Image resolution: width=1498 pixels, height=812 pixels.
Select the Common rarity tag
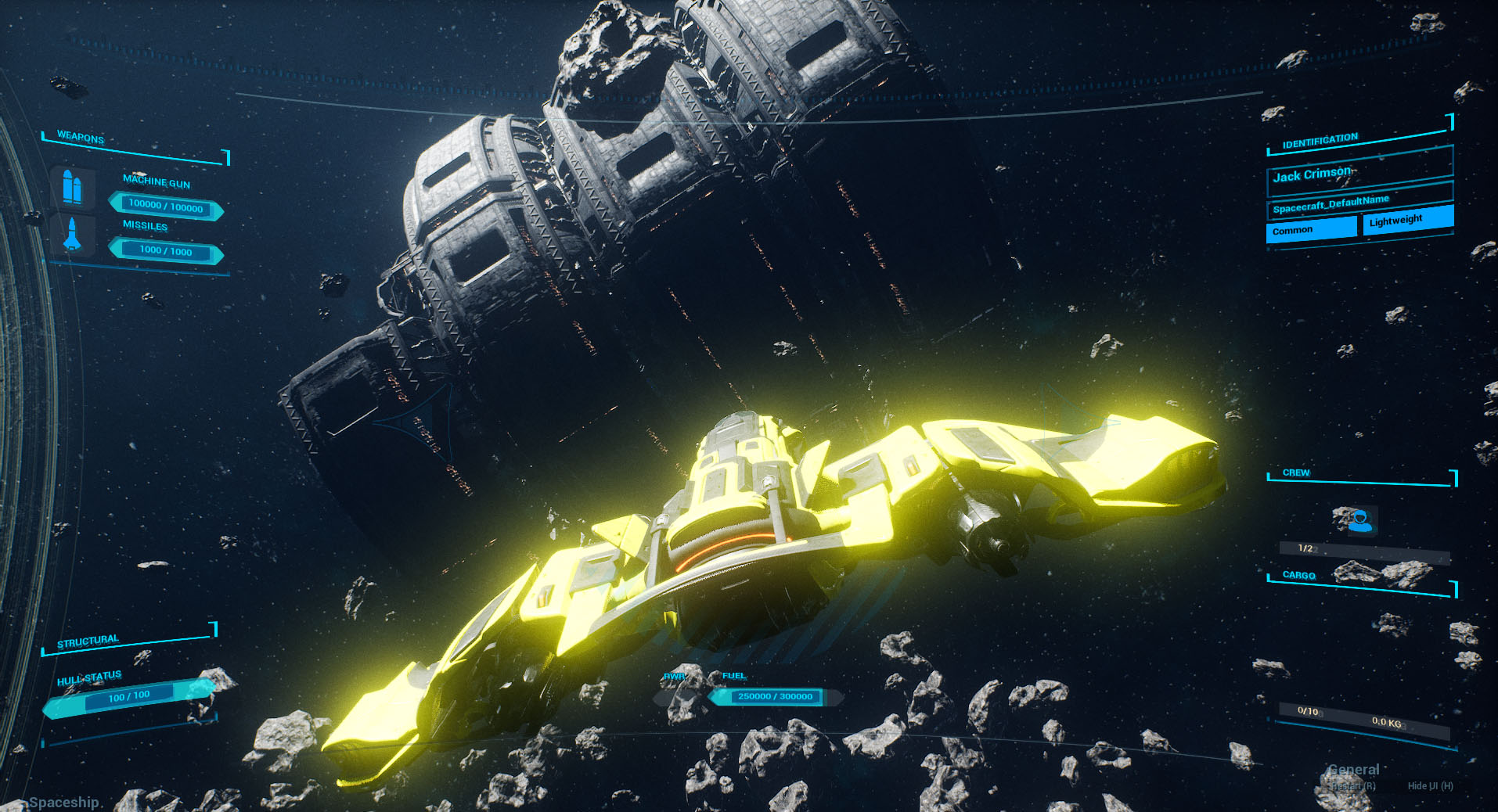1311,228
